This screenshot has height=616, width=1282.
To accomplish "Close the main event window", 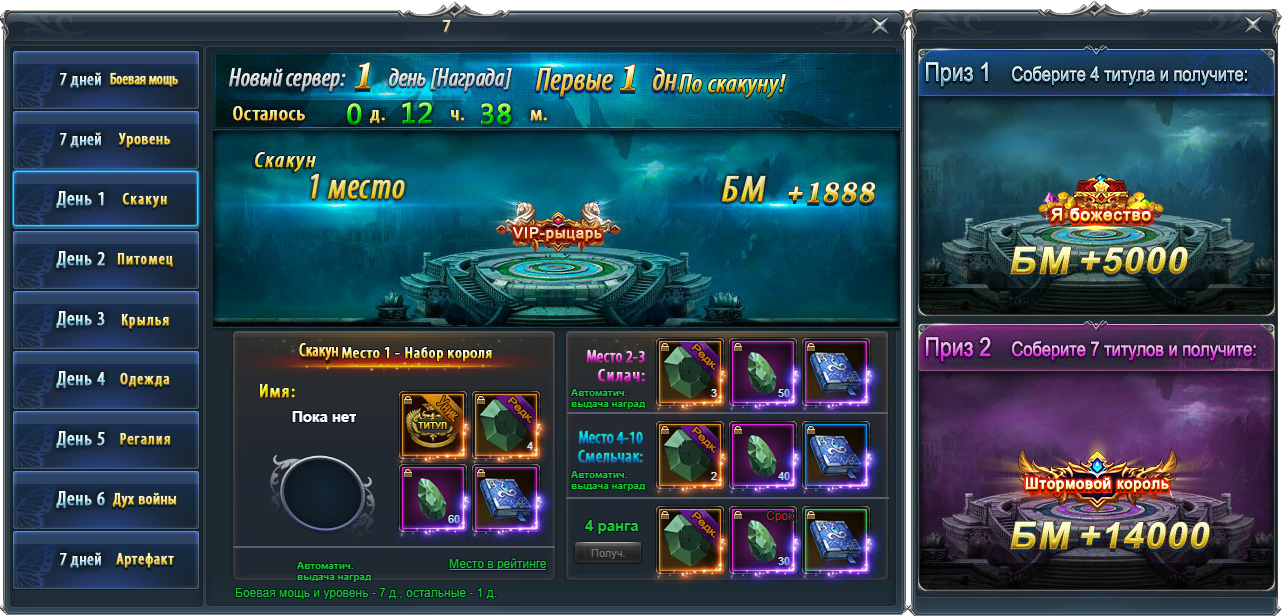I will [880, 26].
